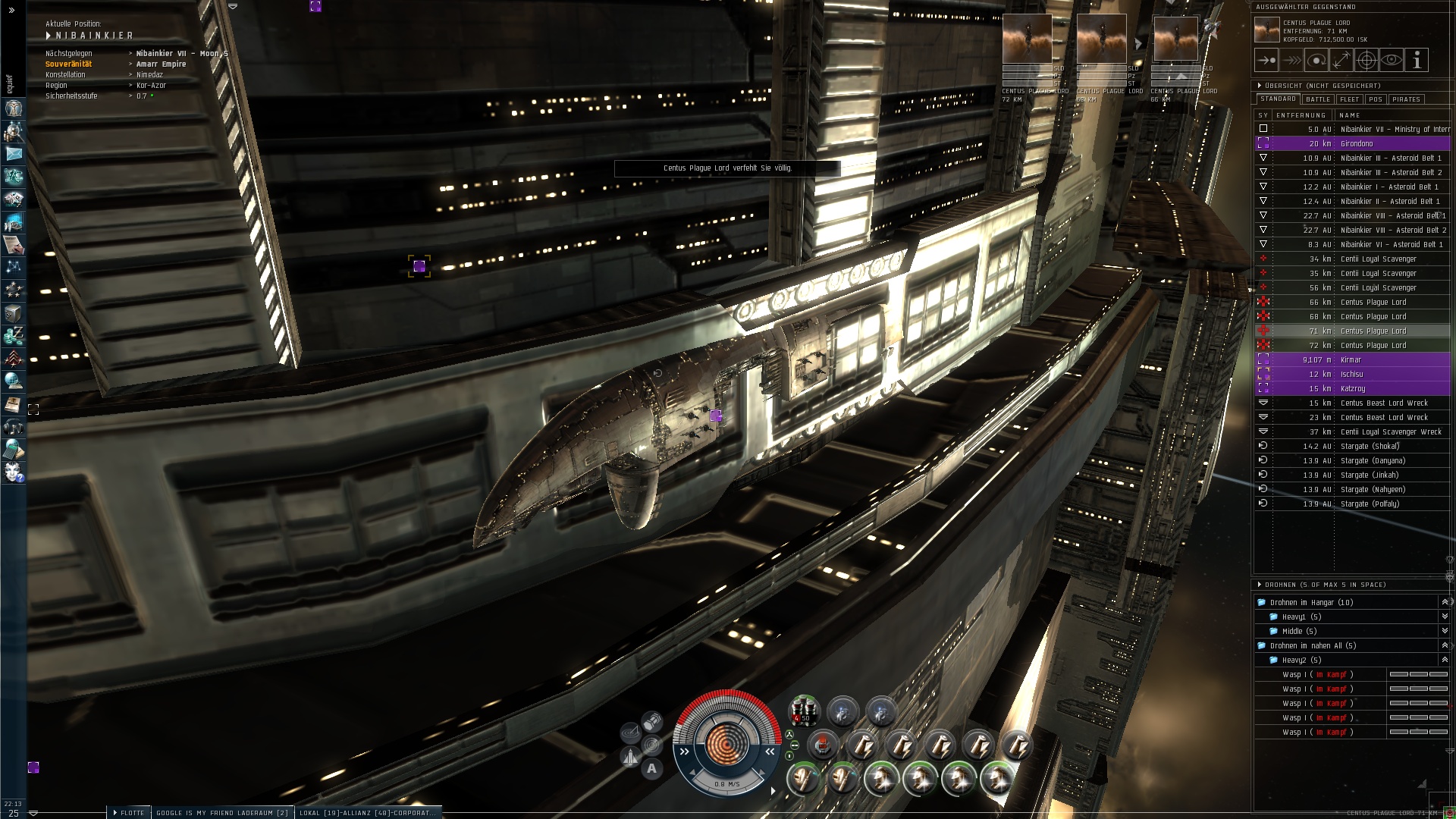This screenshot has height=819, width=1456.
Task: Activate the missile launcher with 50 charges
Action: [x=804, y=711]
